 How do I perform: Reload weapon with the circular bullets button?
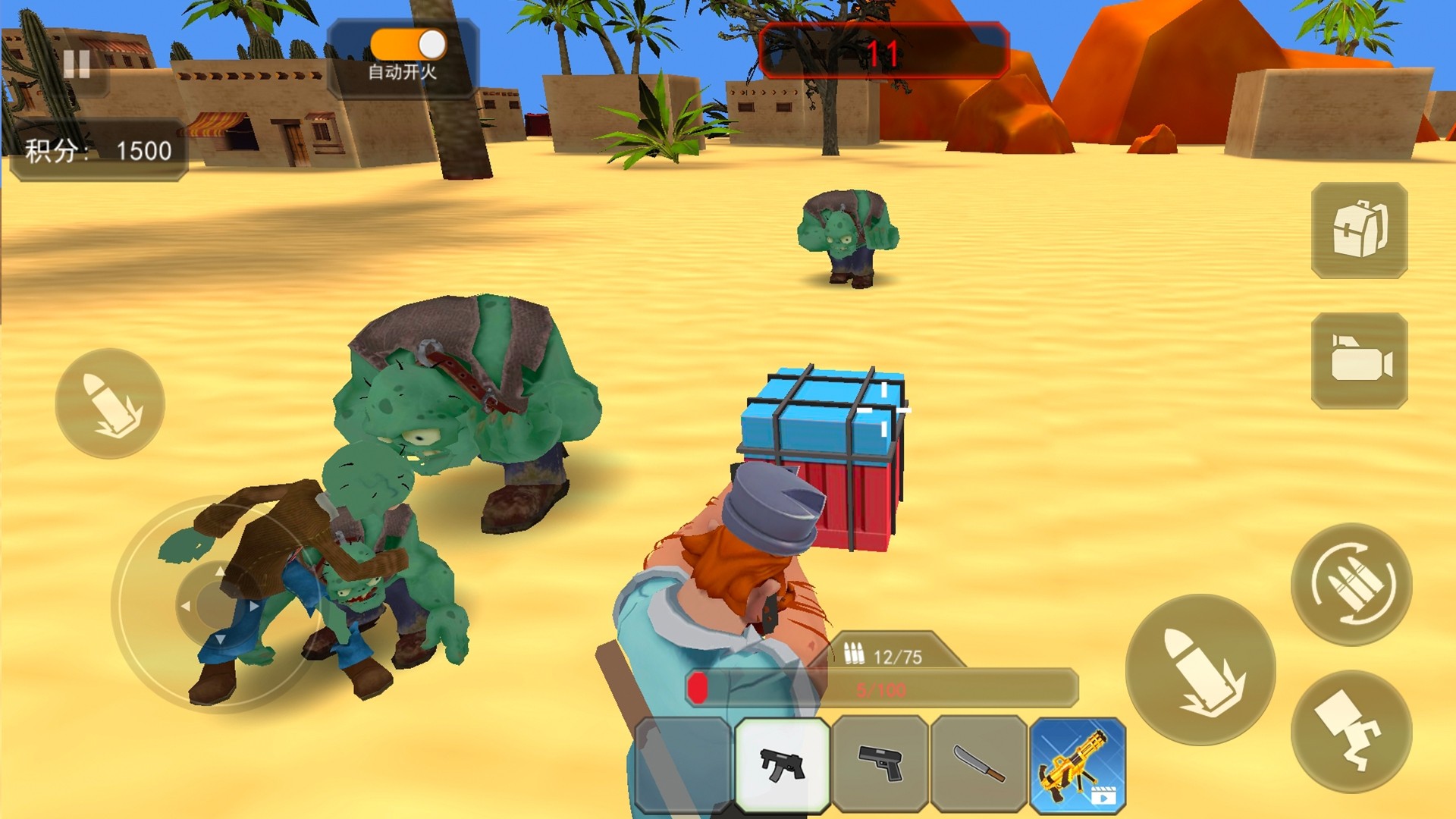pos(1351,584)
